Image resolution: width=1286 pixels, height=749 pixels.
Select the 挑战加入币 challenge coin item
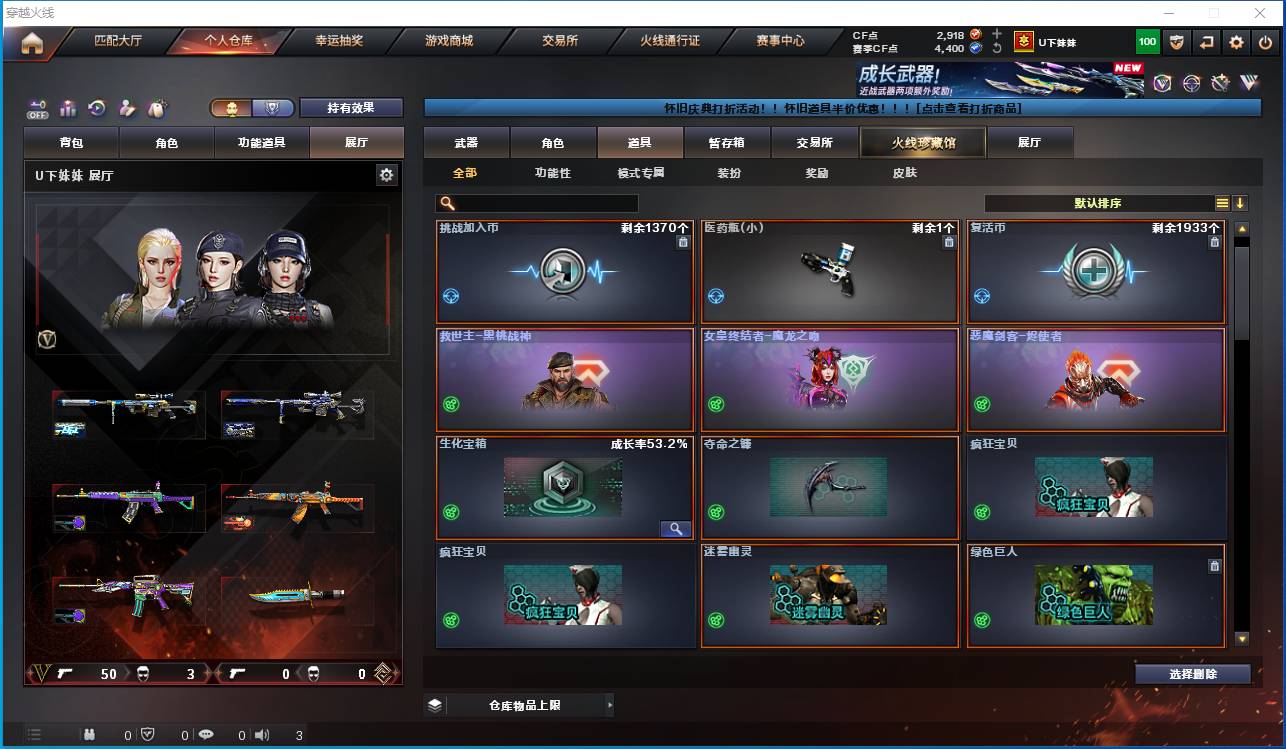click(565, 272)
